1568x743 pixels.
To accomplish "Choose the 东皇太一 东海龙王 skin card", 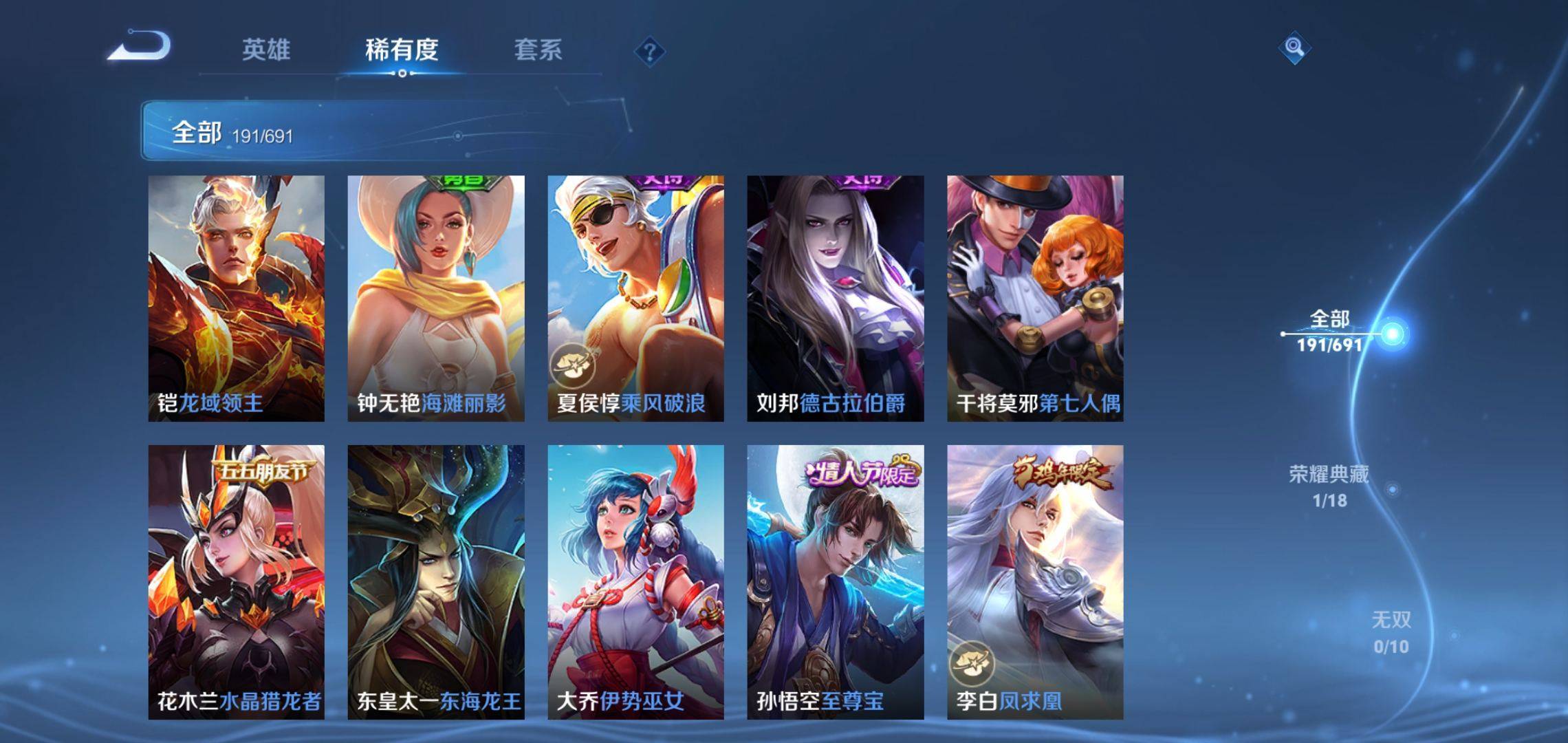I will 436,581.
